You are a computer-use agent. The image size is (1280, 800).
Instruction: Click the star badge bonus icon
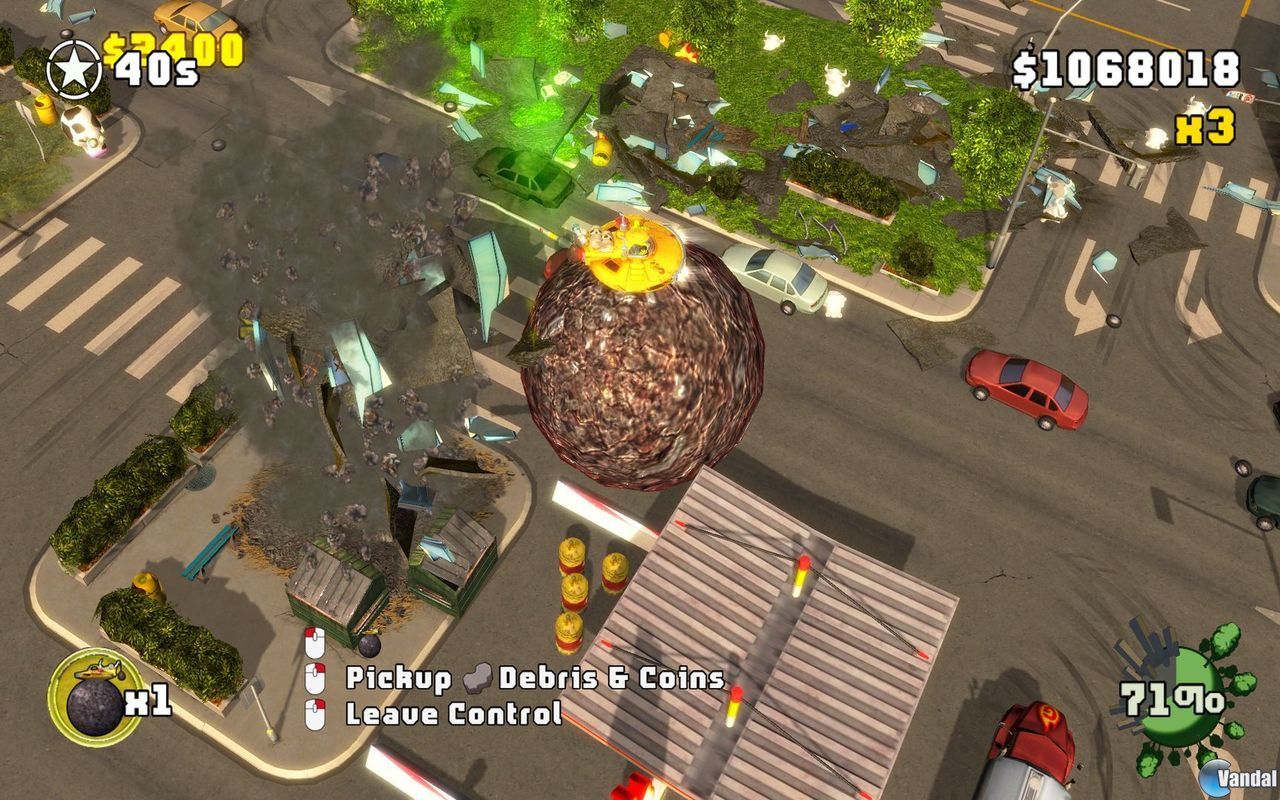coord(72,67)
